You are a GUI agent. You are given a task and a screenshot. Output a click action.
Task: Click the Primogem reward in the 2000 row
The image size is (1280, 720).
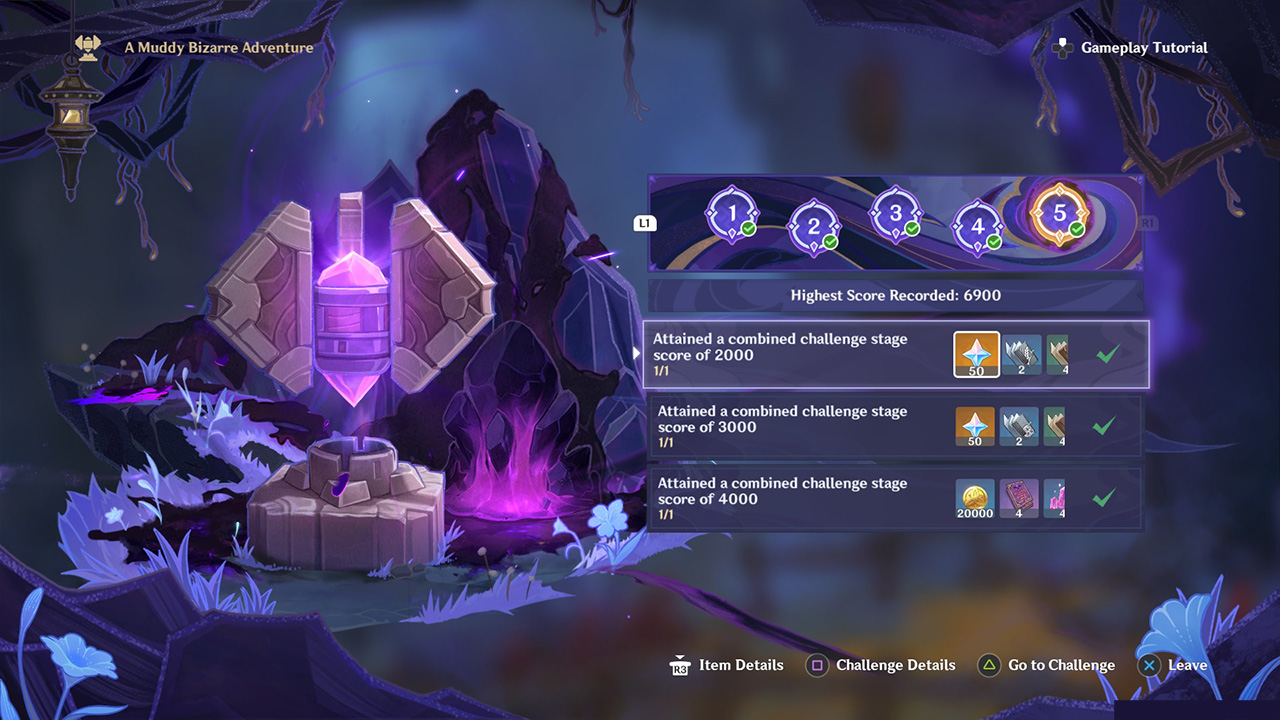[976, 355]
